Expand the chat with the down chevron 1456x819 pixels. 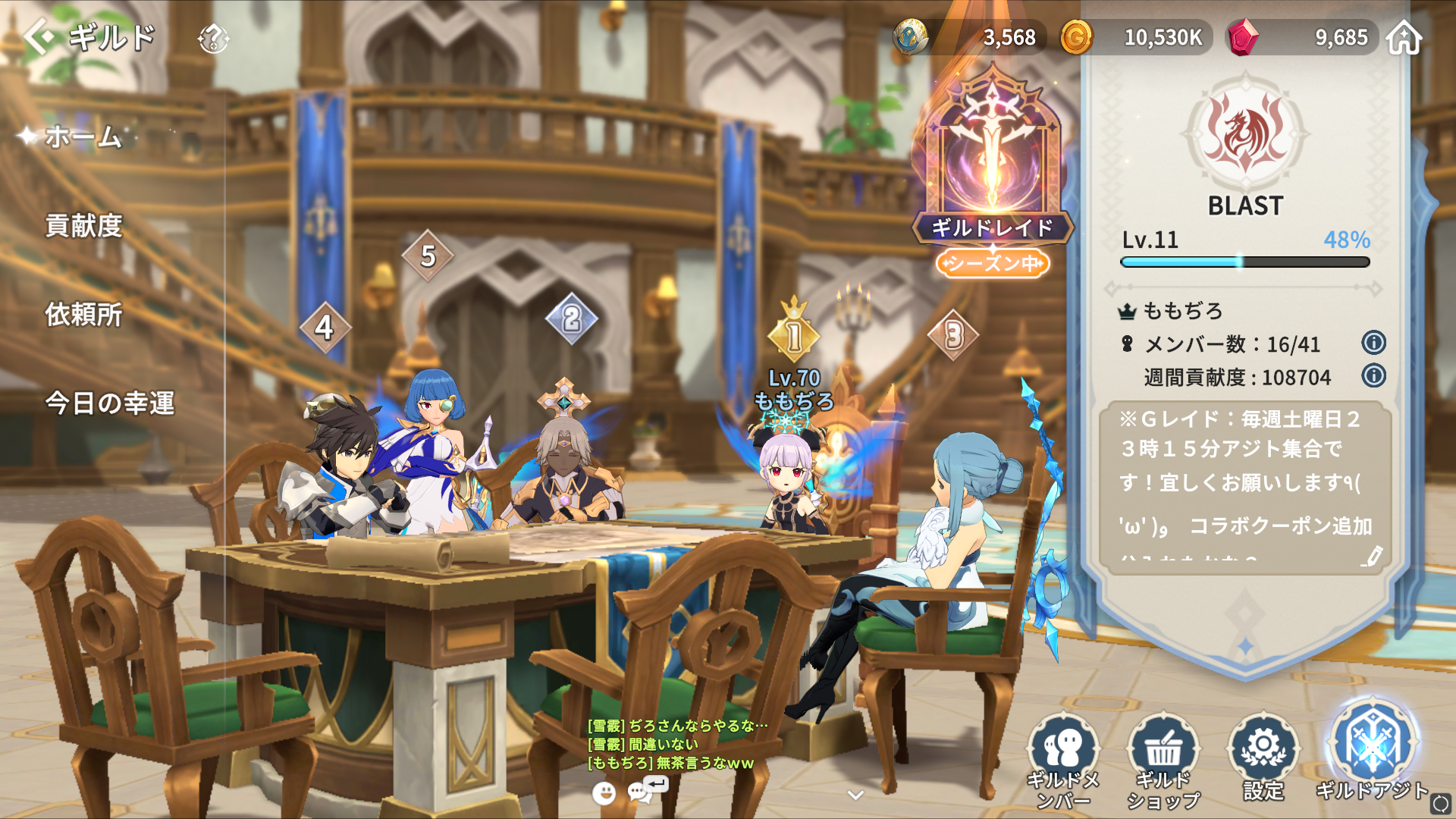click(855, 795)
